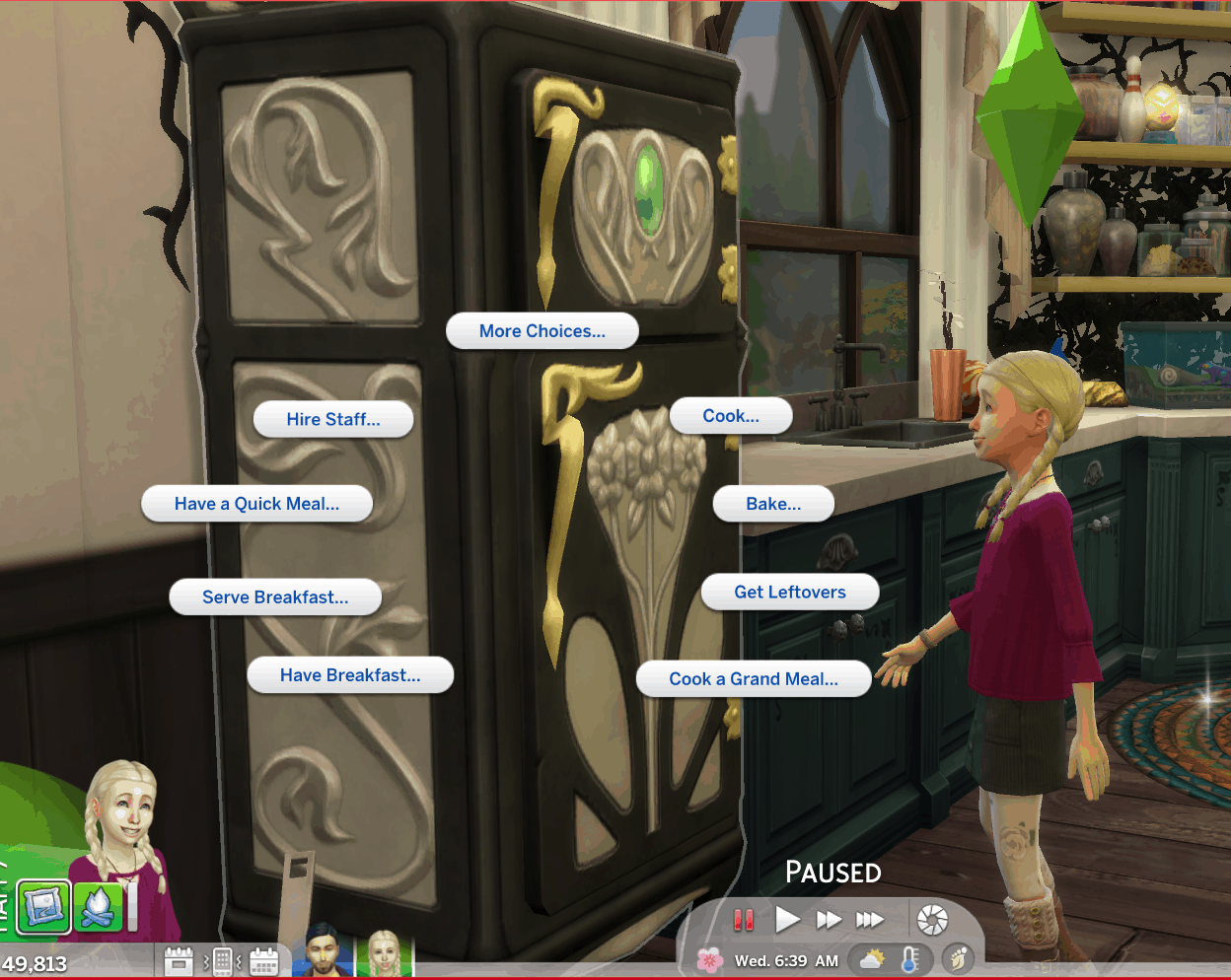This screenshot has width=1231, height=980.
Task: Click the framed picture moodlet icon
Action: tap(43, 907)
